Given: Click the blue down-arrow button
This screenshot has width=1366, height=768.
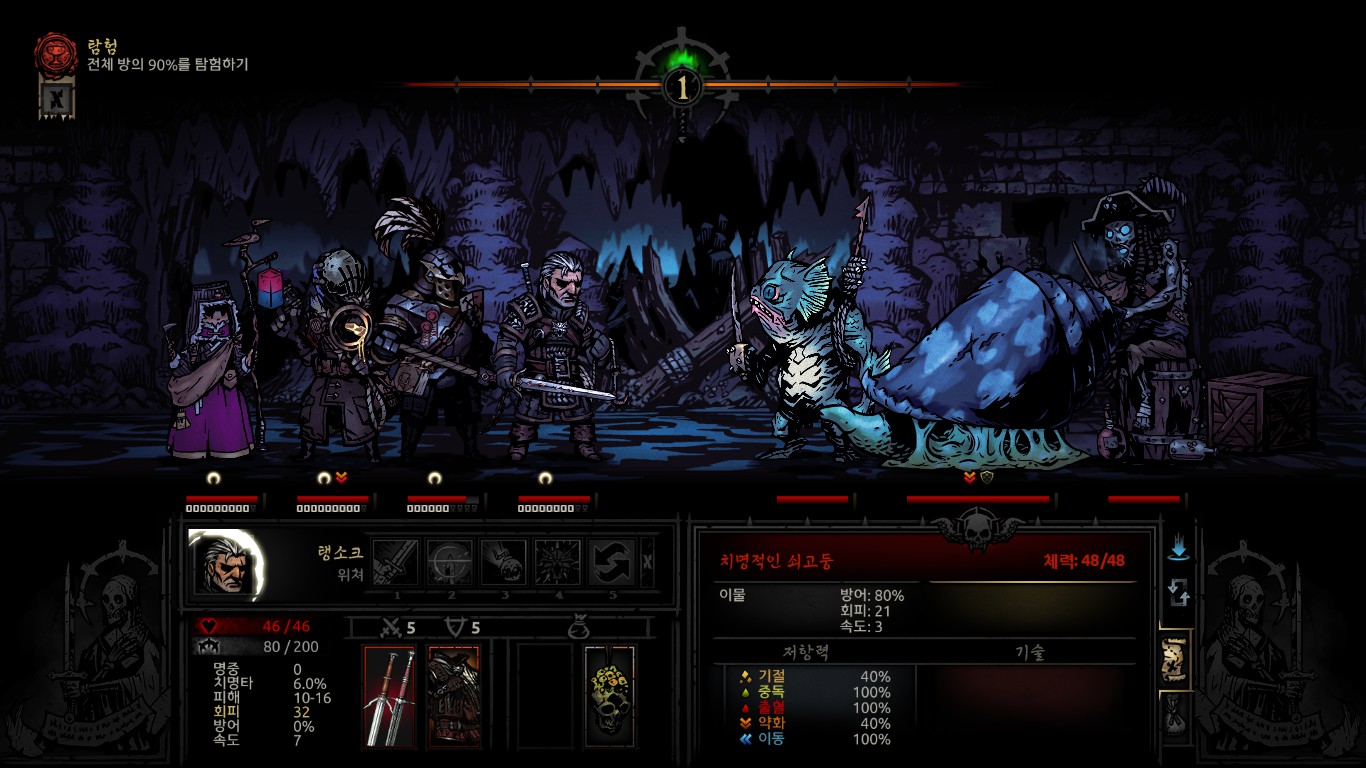Looking at the screenshot, I should coord(1178,549).
